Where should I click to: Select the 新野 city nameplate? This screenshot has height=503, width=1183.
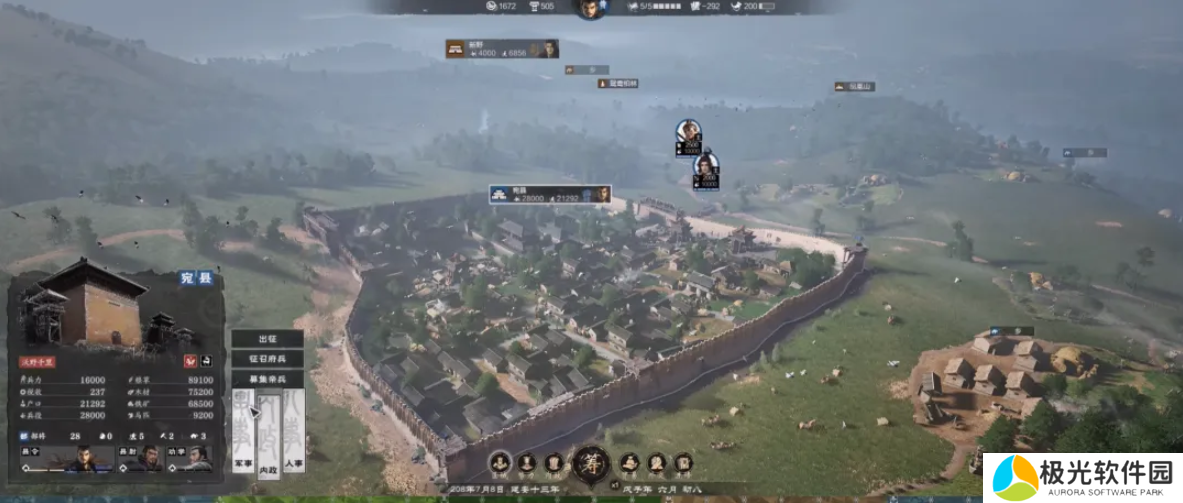click(501, 48)
